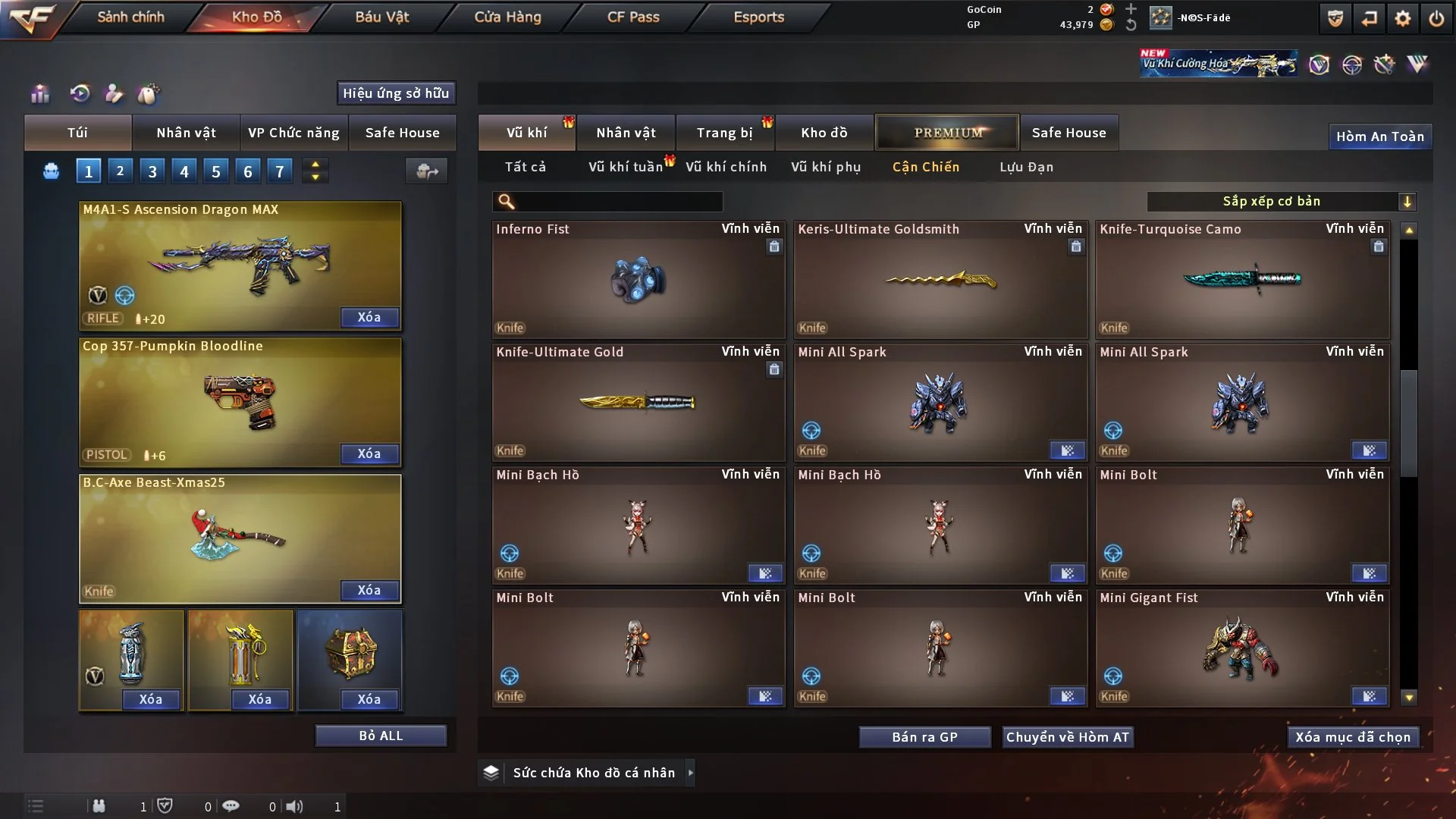Screen dimensions: 1456x819
Task: Click the power exit button
Action: [x=1436, y=18]
